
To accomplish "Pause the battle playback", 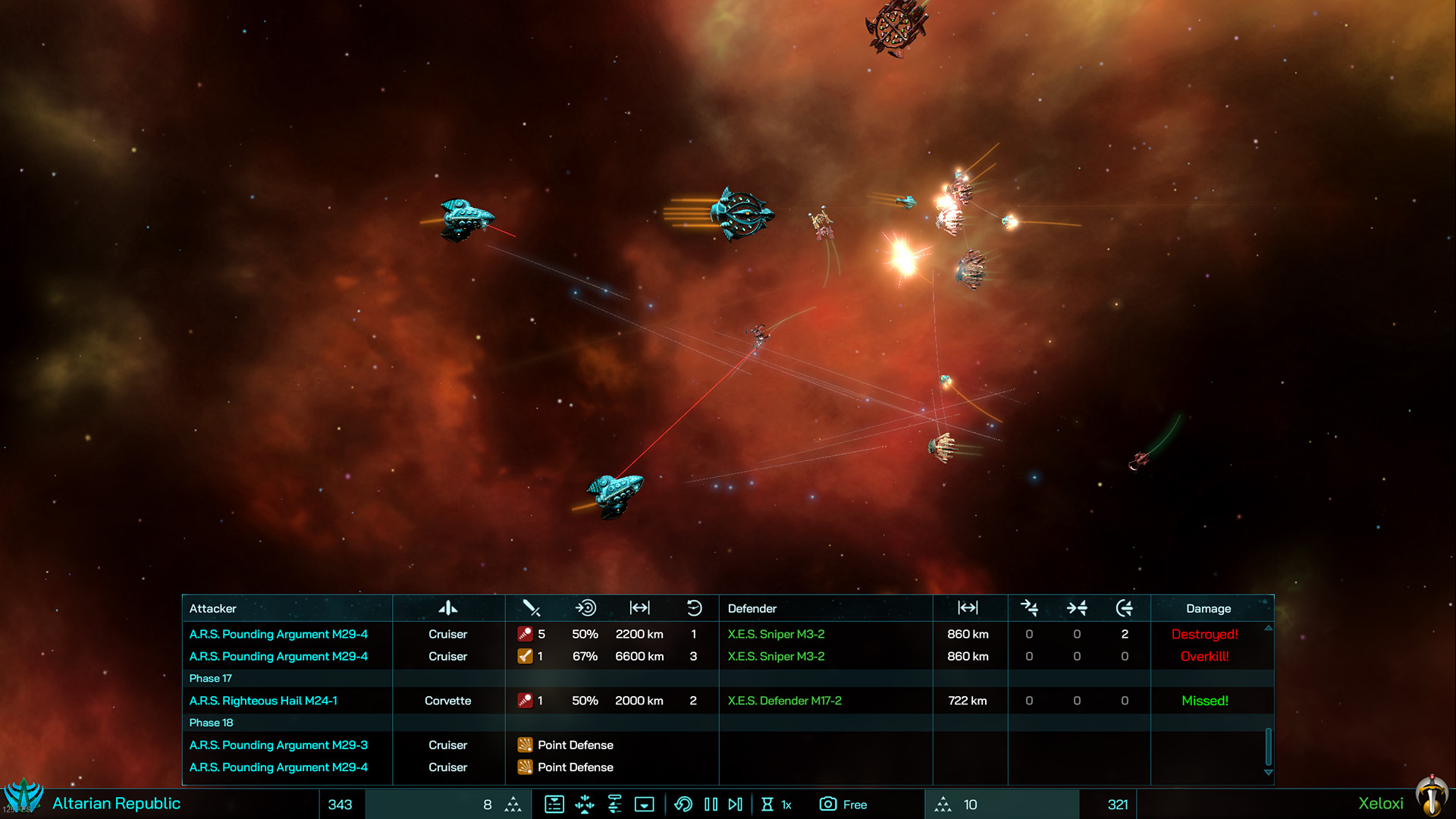I will 711,805.
